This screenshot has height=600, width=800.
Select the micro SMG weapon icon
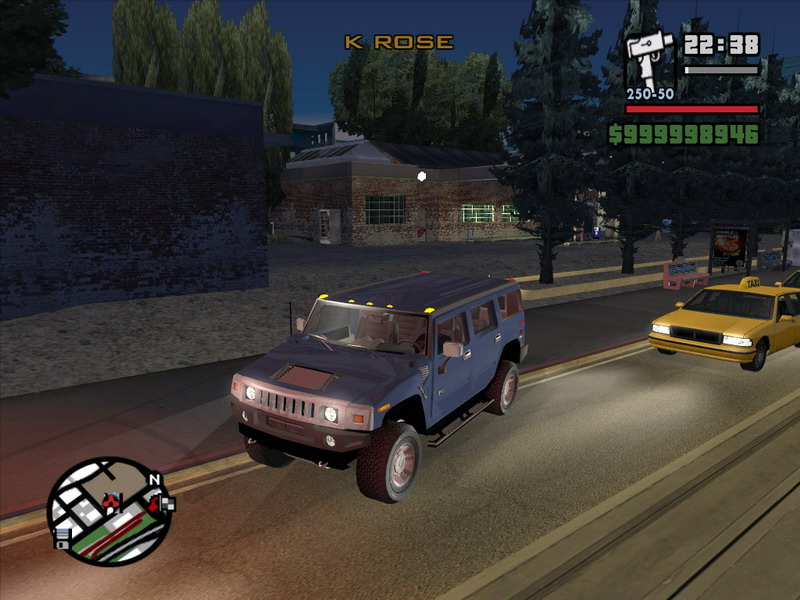[649, 59]
